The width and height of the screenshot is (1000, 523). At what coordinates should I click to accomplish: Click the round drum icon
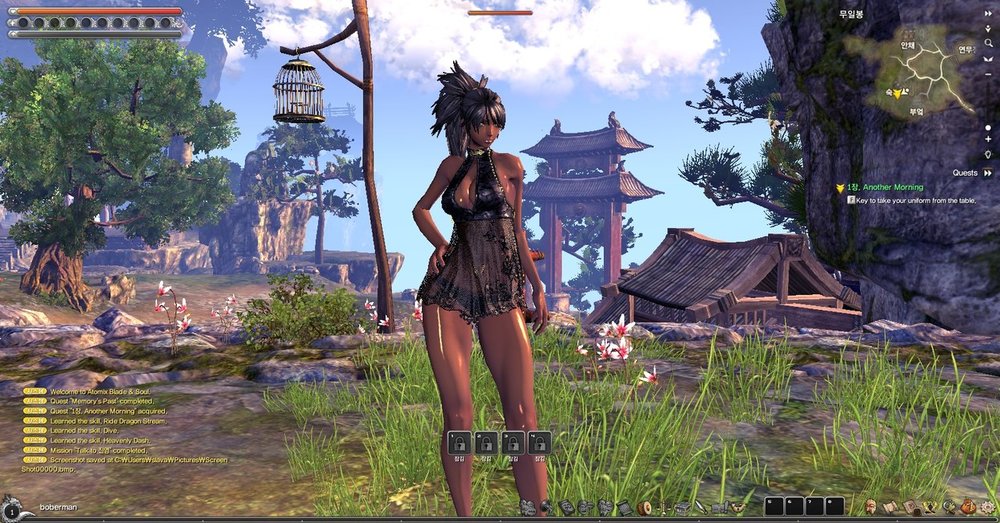tap(644, 507)
